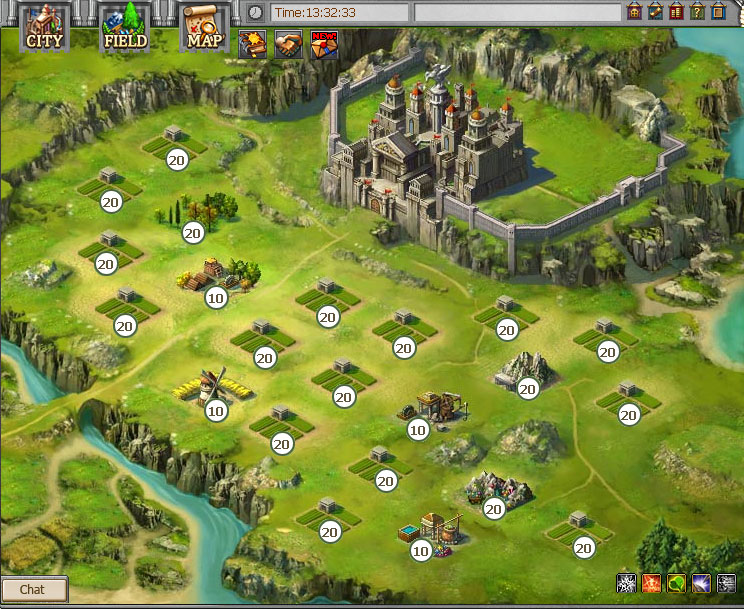The height and width of the screenshot is (609, 744).
Task: Activate the red fiery burst buff icon
Action: coord(651,583)
